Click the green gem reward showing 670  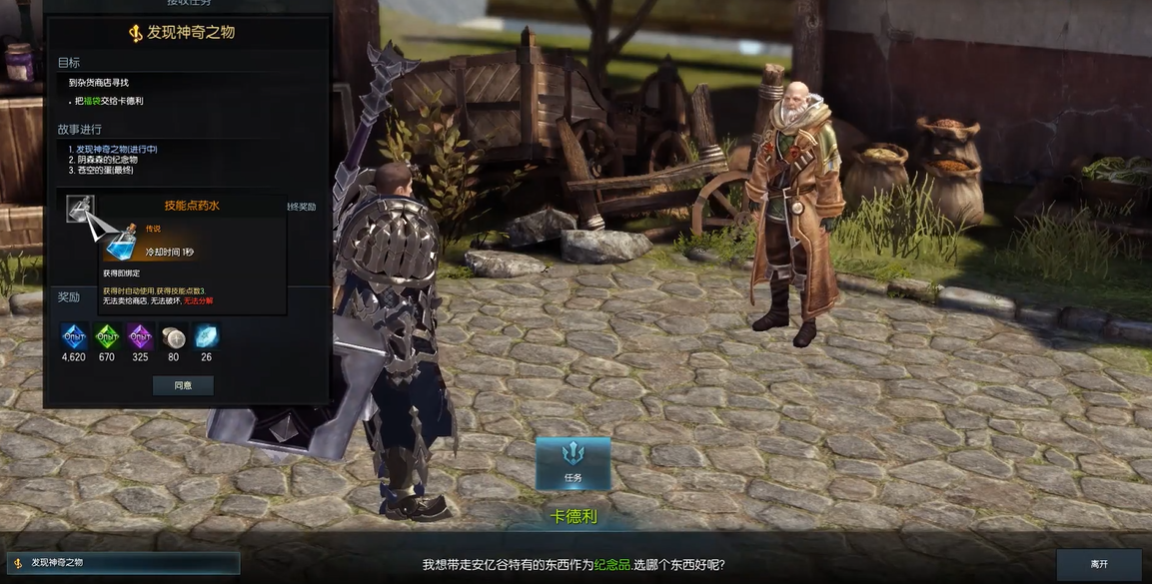pos(107,337)
